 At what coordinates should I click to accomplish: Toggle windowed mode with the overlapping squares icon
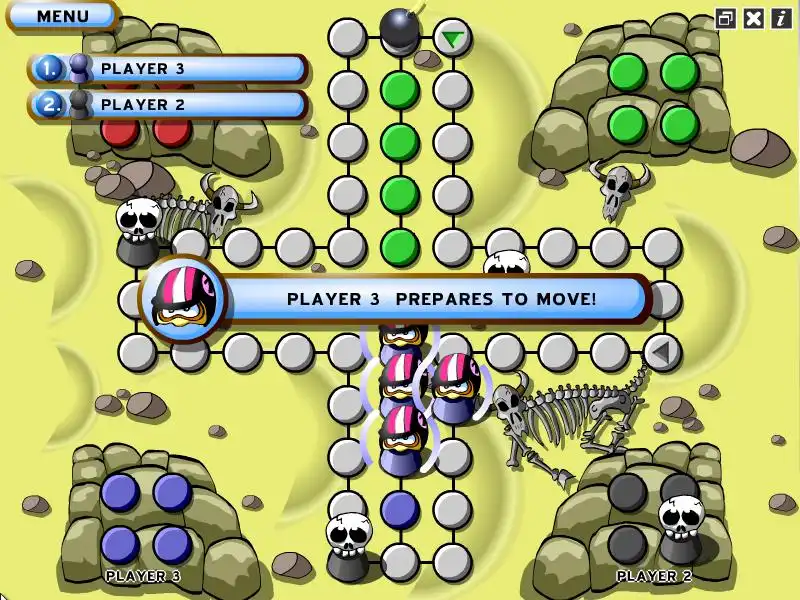[x=726, y=18]
